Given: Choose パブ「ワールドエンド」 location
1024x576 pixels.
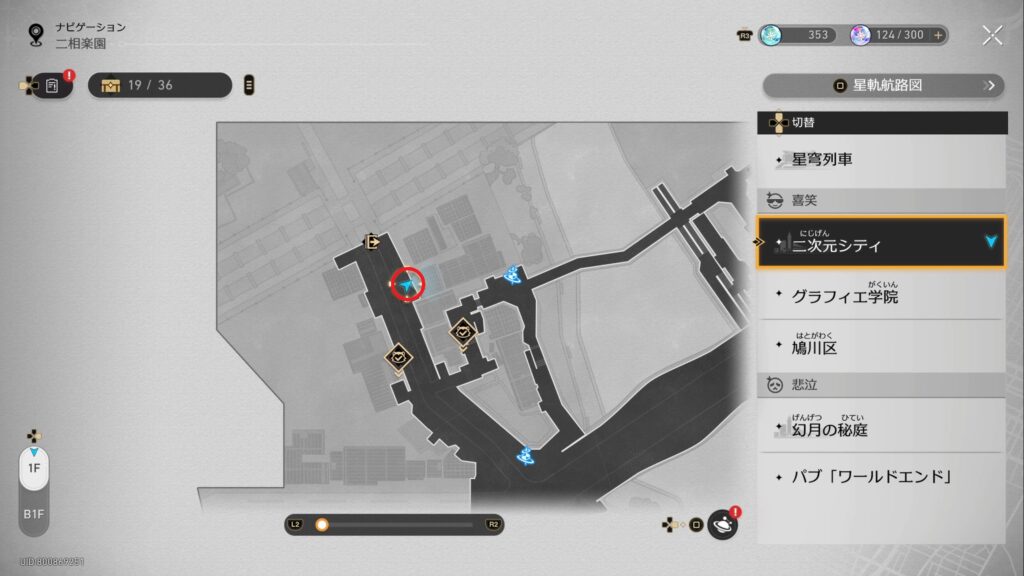Looking at the screenshot, I should click(x=880, y=476).
